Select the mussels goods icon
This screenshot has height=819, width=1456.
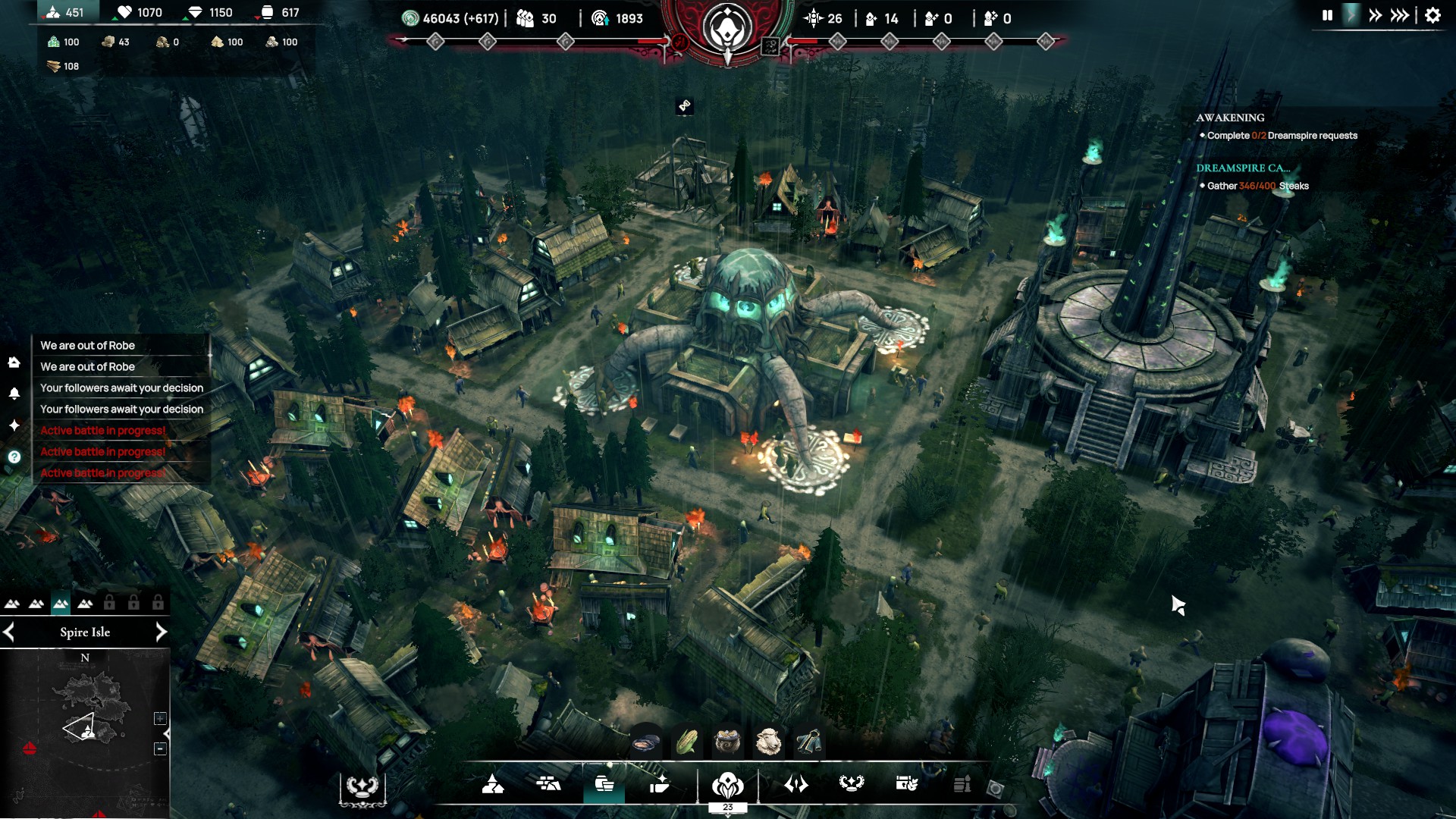(646, 742)
